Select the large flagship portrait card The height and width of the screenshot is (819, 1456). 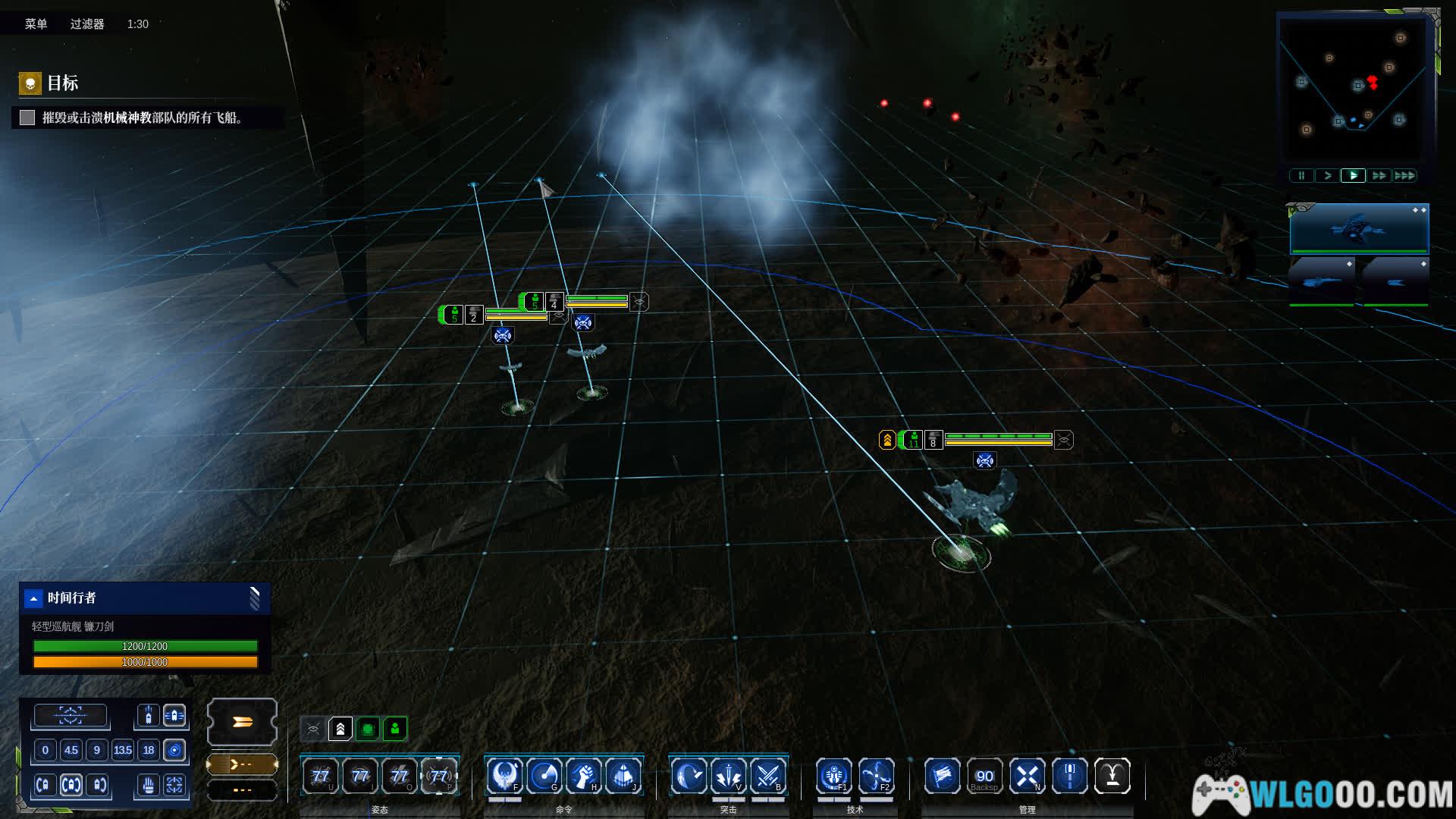(1359, 228)
